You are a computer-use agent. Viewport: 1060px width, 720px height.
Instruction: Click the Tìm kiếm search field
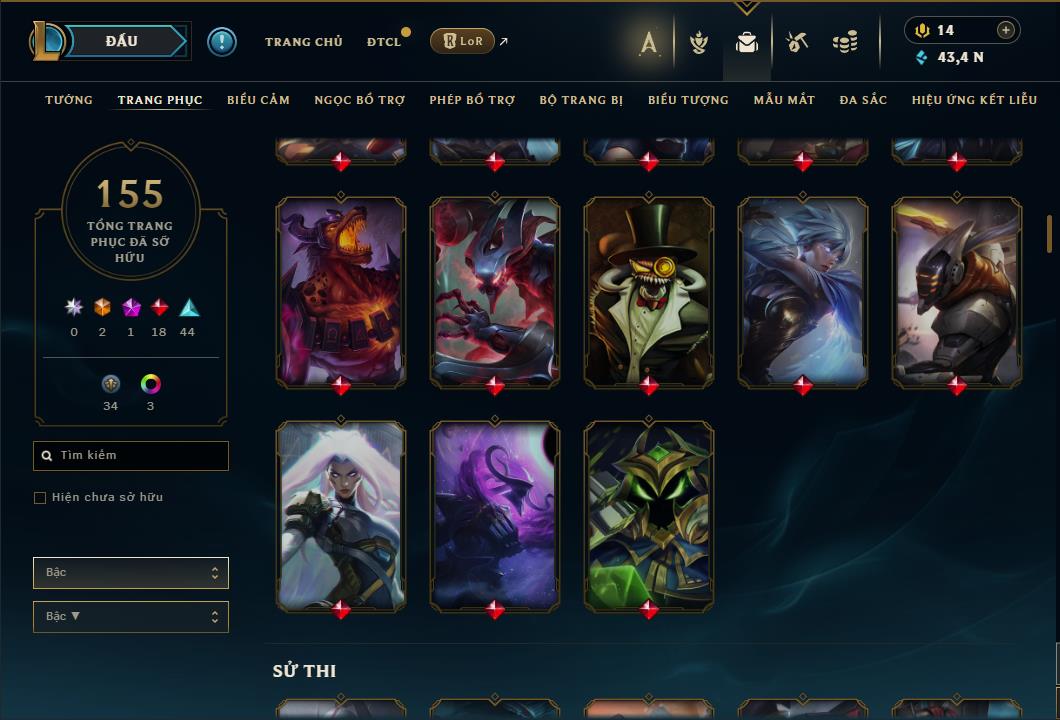coord(131,456)
